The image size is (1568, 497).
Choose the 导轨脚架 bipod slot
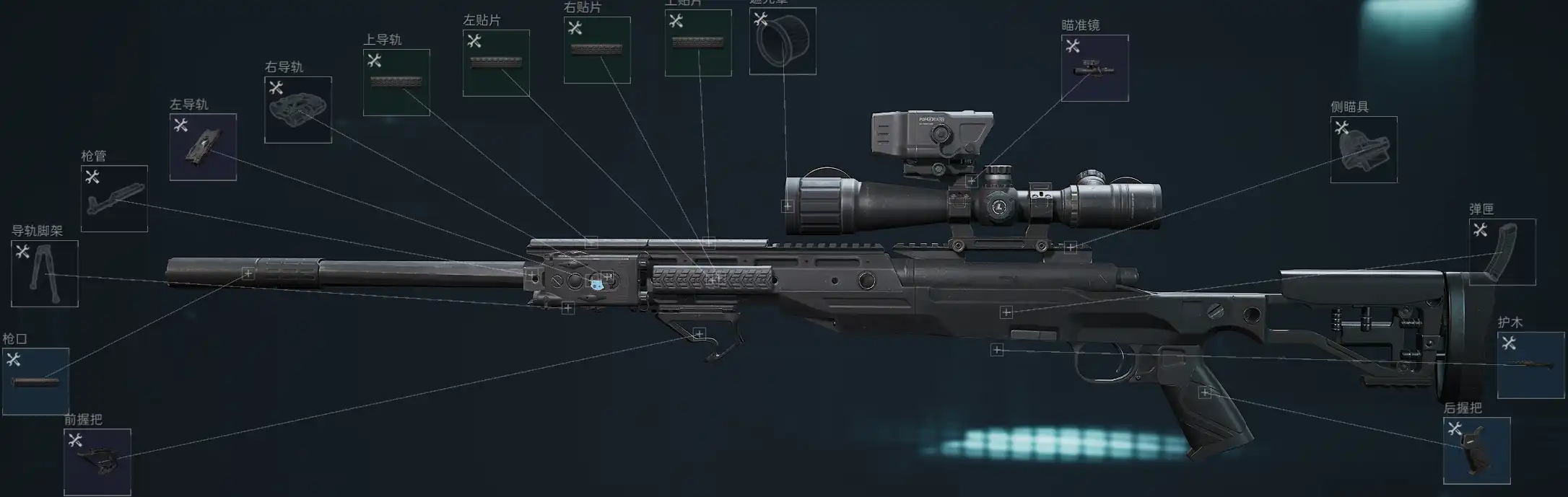(45, 273)
